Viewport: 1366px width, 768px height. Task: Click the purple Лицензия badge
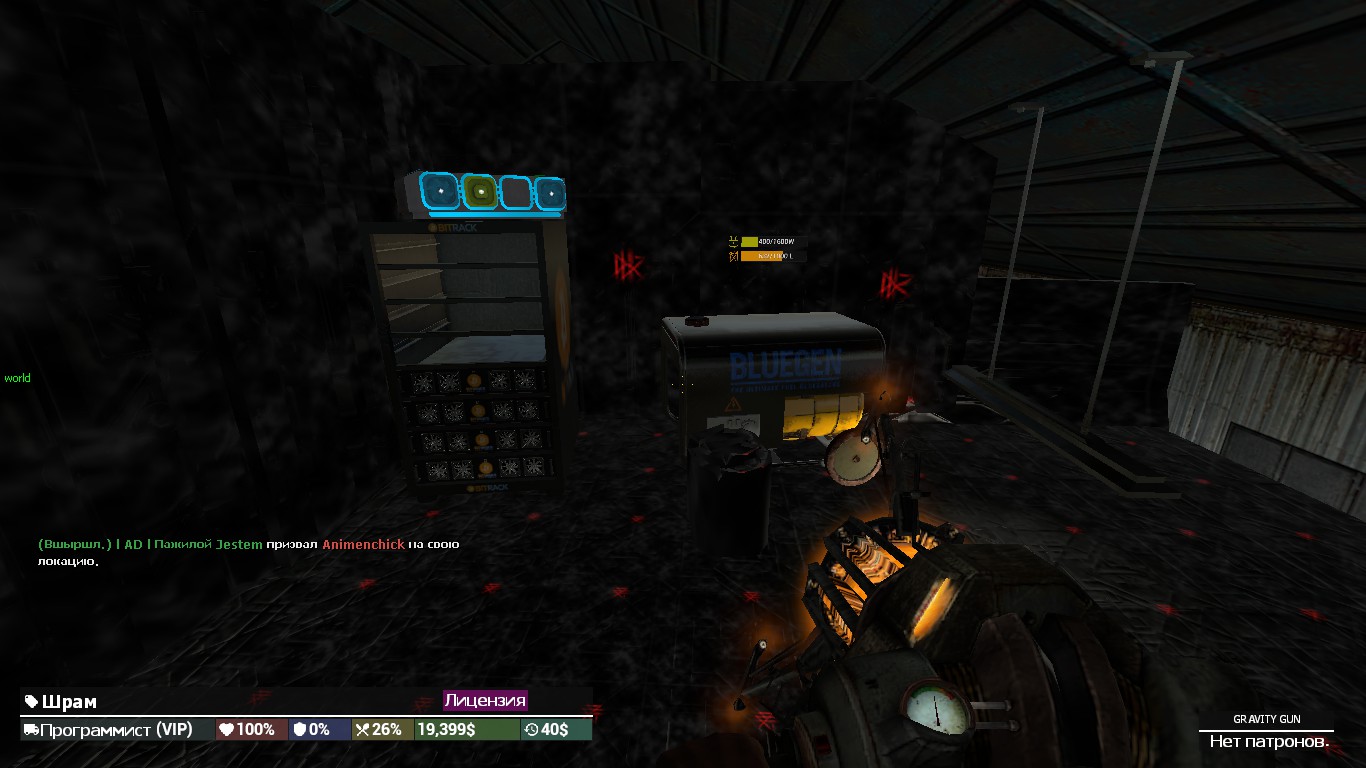[x=485, y=700]
